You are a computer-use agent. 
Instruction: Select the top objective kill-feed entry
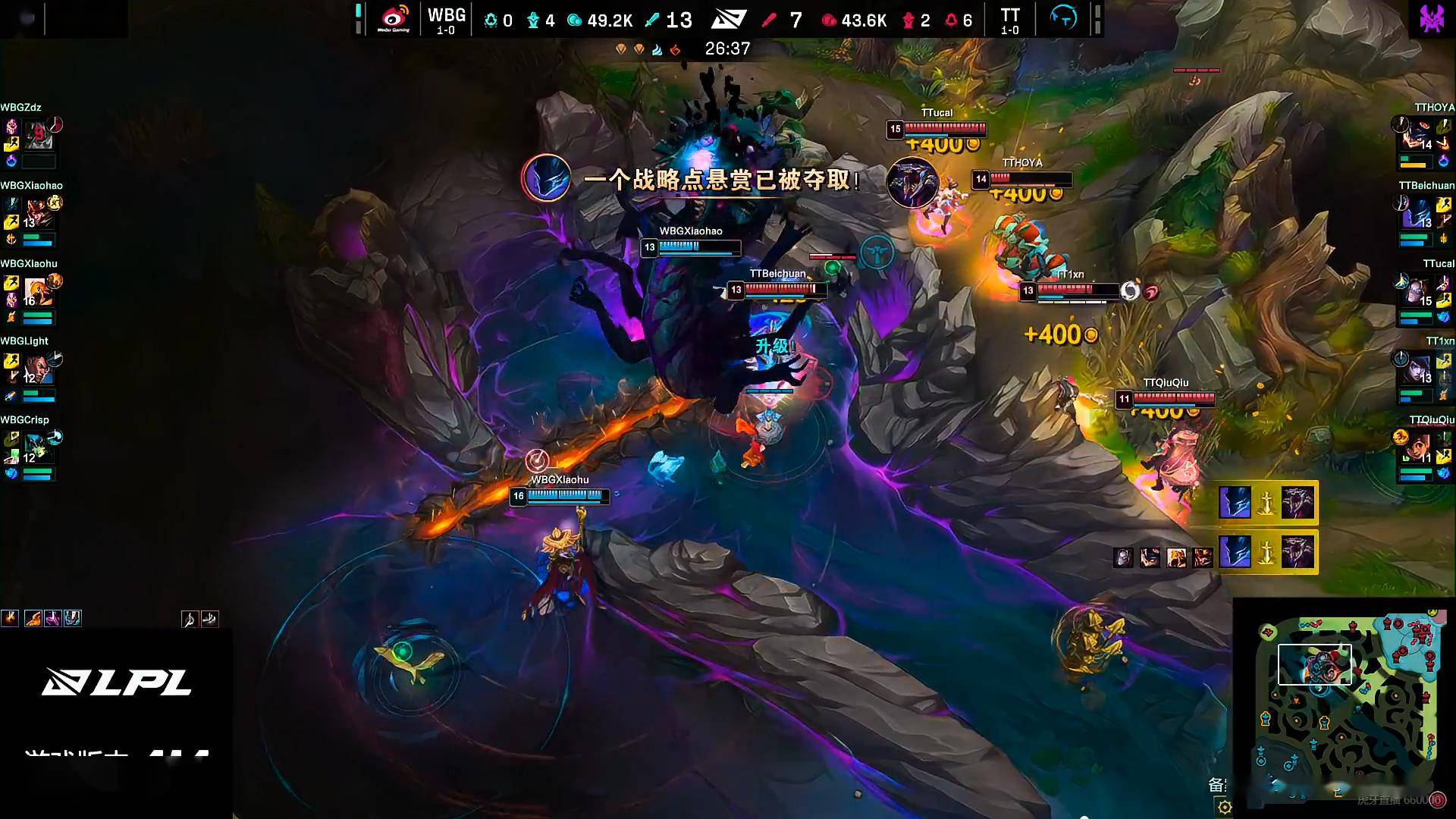1266,503
